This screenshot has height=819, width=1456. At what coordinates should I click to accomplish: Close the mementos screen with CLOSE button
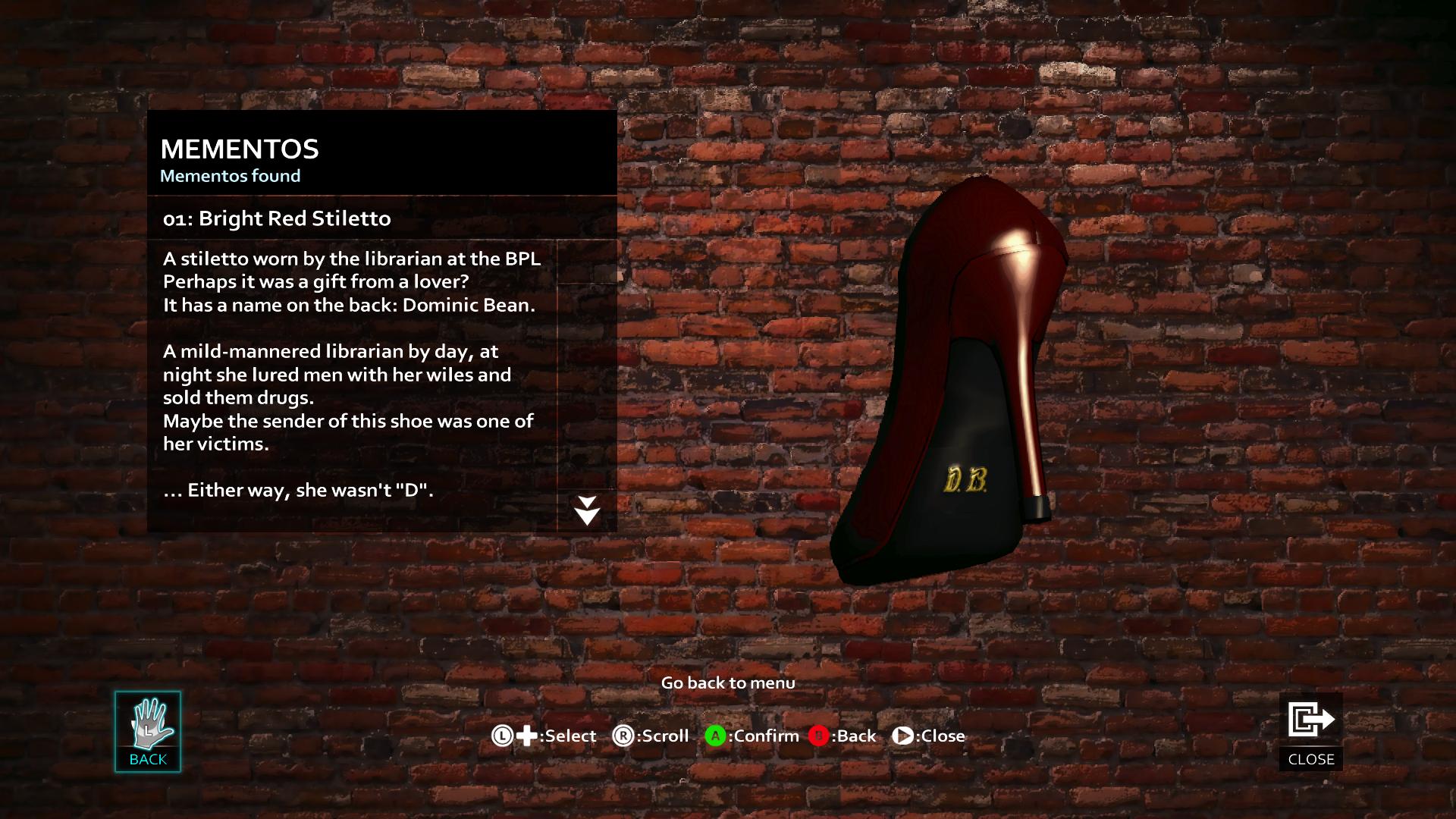pos(1310,731)
